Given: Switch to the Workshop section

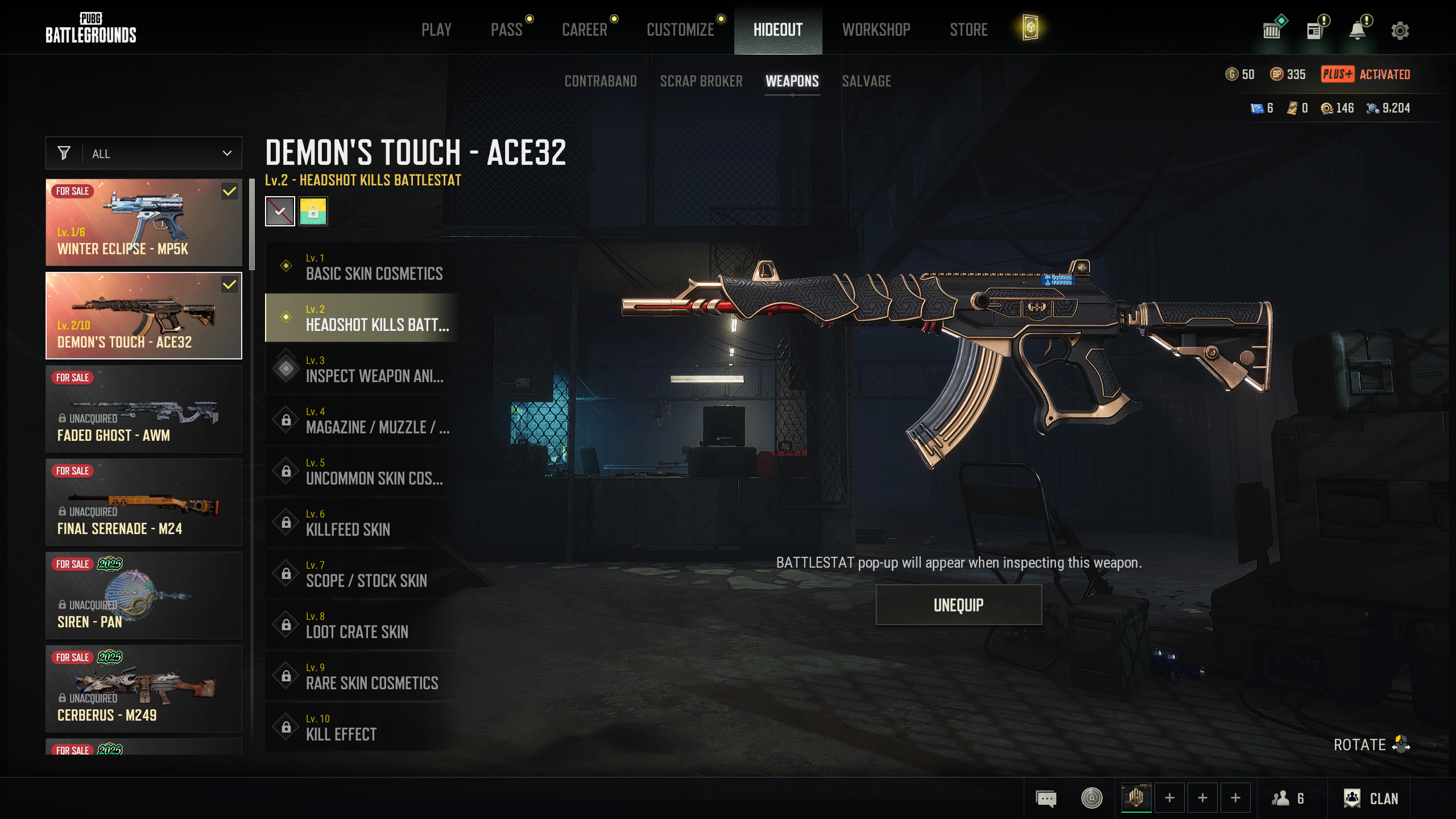Looking at the screenshot, I should pos(876,30).
